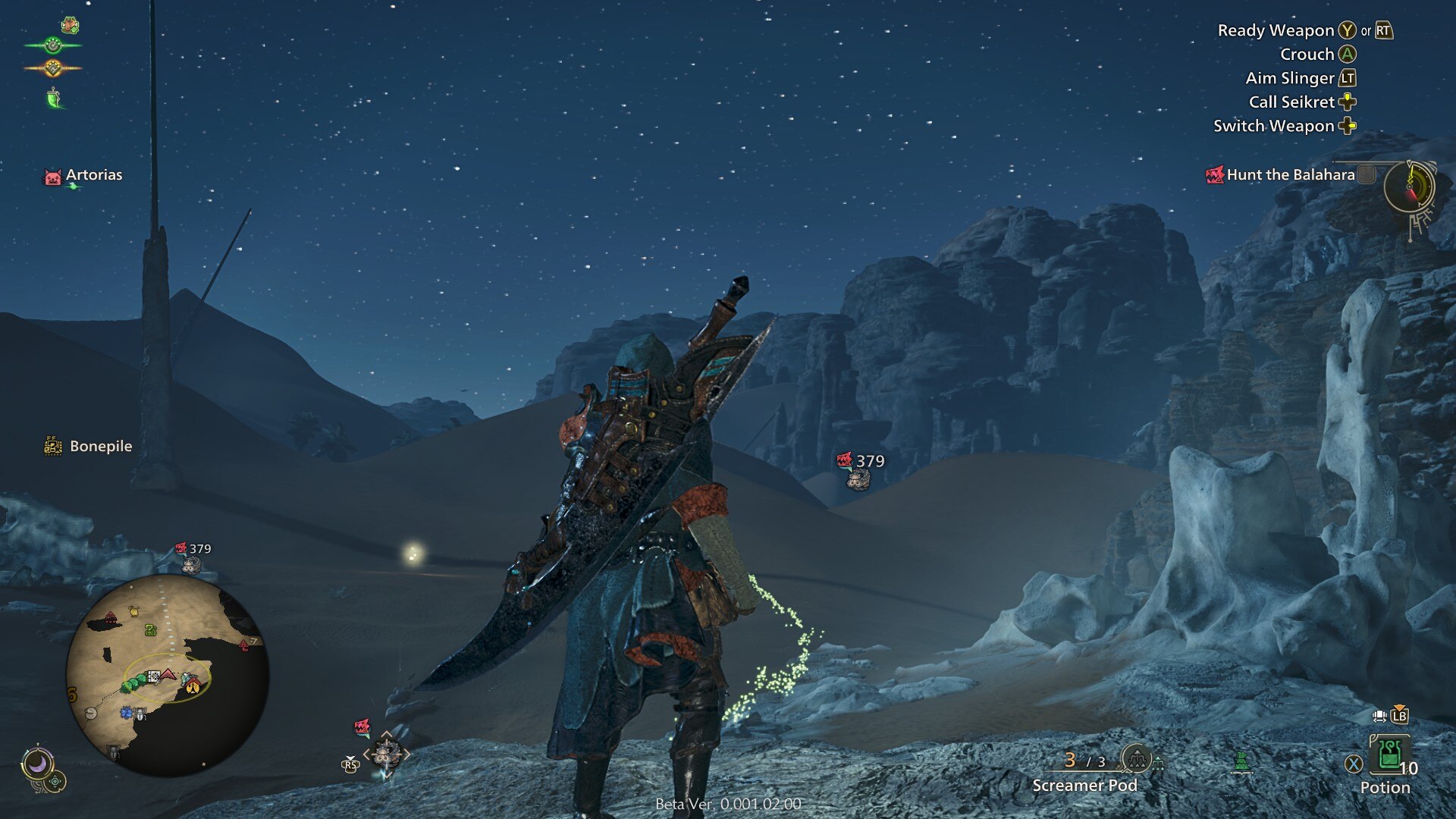Toggle the orange paw power gauge
This screenshot has width=1456, height=819.
pos(52,67)
